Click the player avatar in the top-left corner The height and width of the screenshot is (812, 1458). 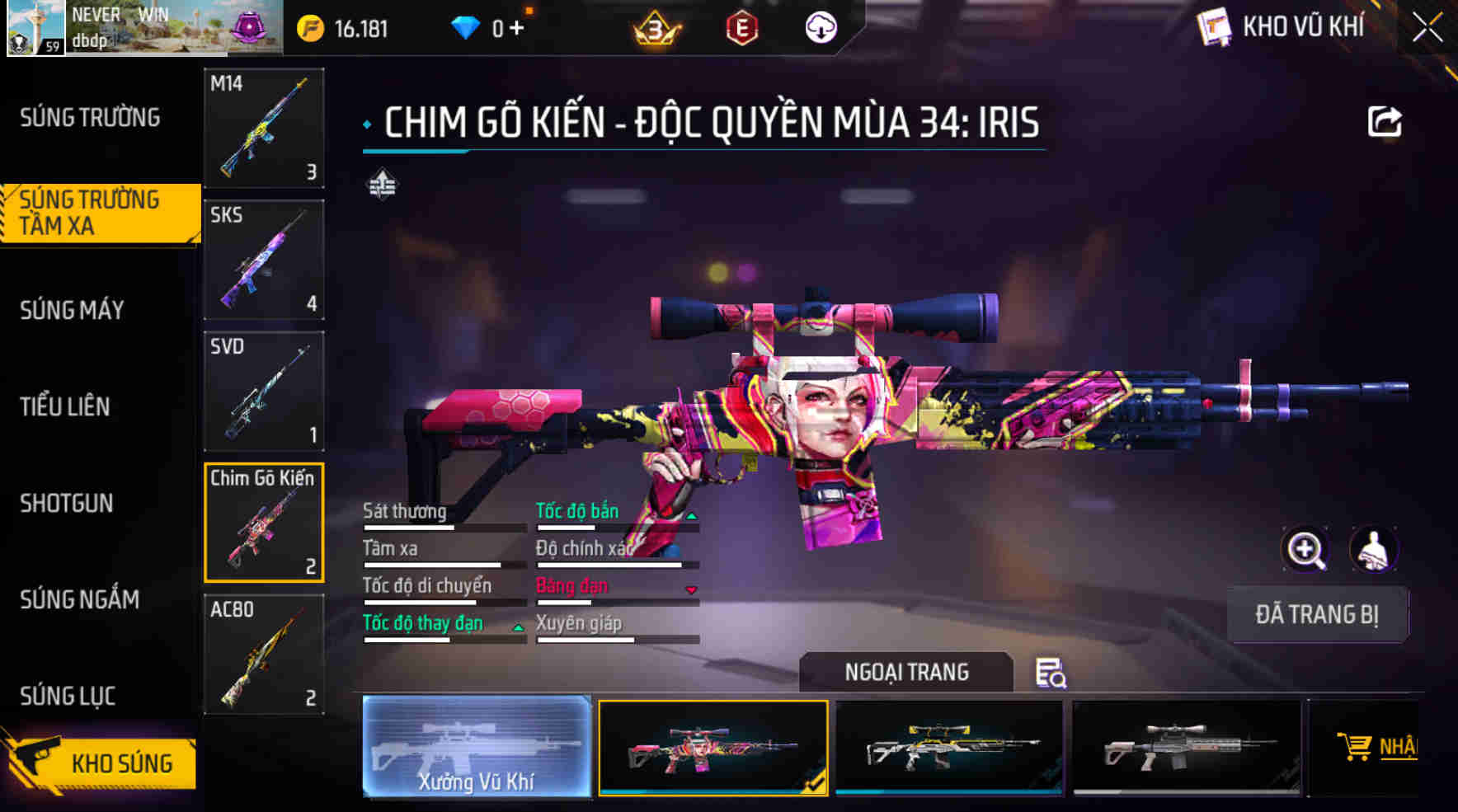pyautogui.click(x=35, y=28)
